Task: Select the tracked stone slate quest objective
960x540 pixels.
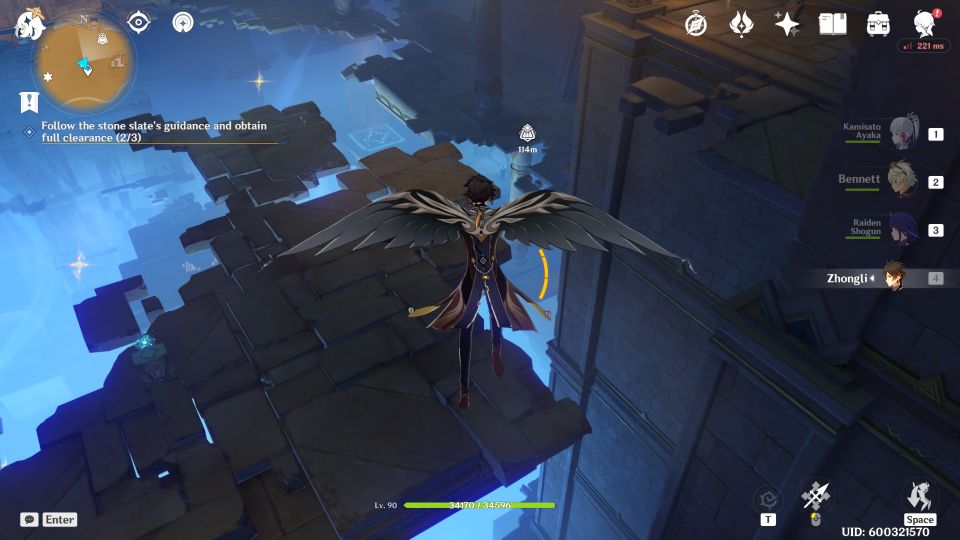Action: 153,132
